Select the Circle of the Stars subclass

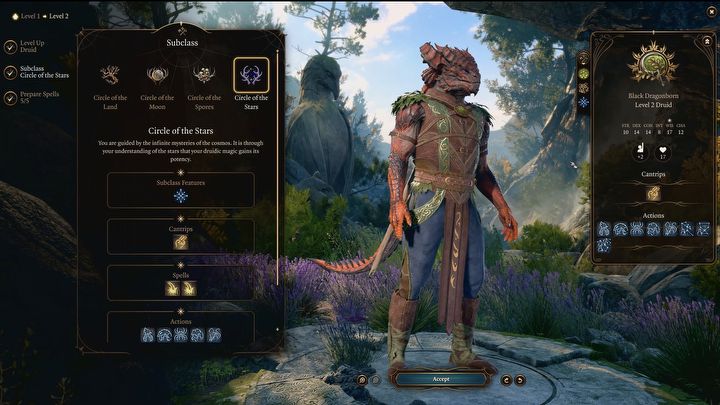(x=251, y=75)
